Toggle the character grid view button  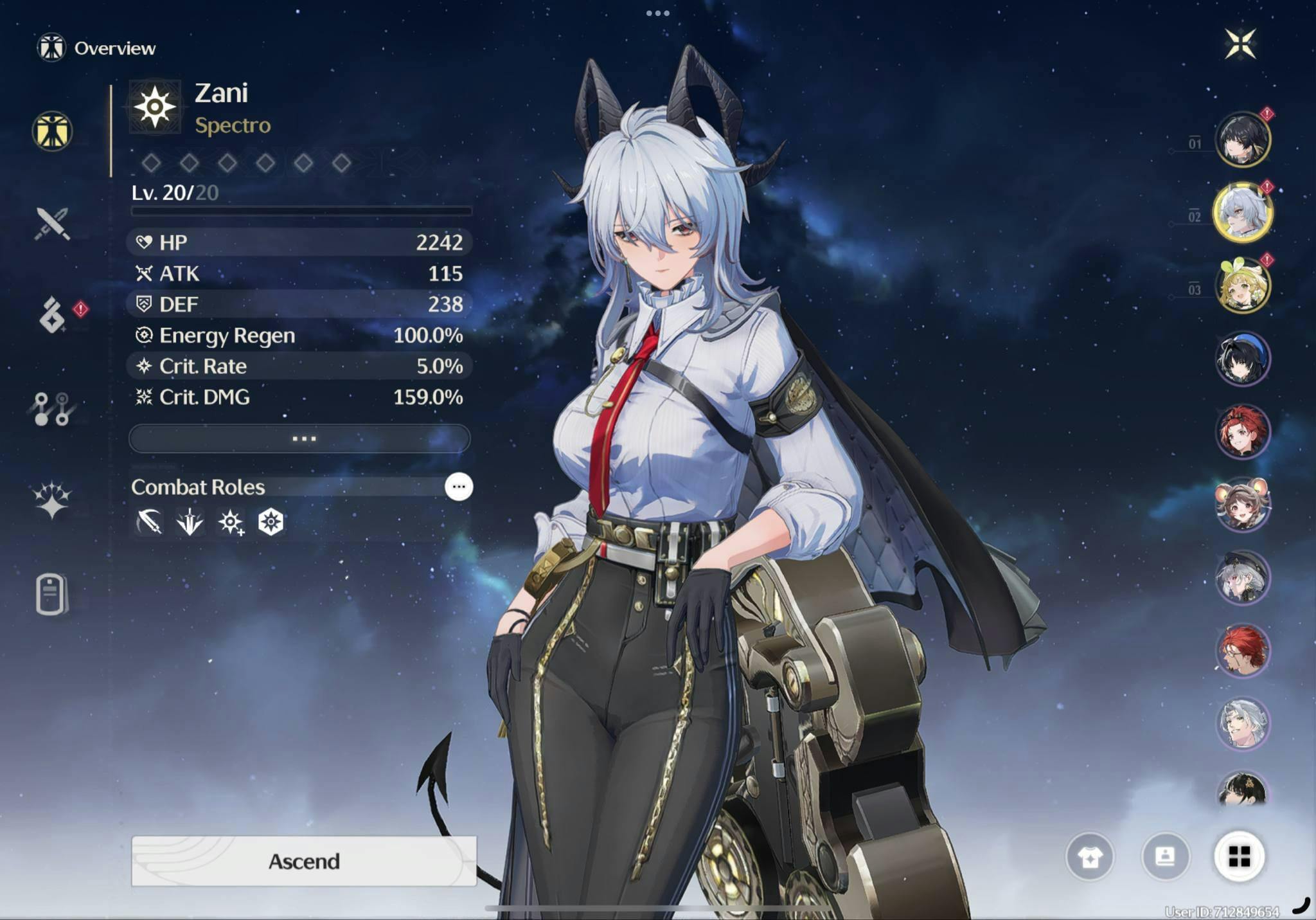click(x=1240, y=856)
